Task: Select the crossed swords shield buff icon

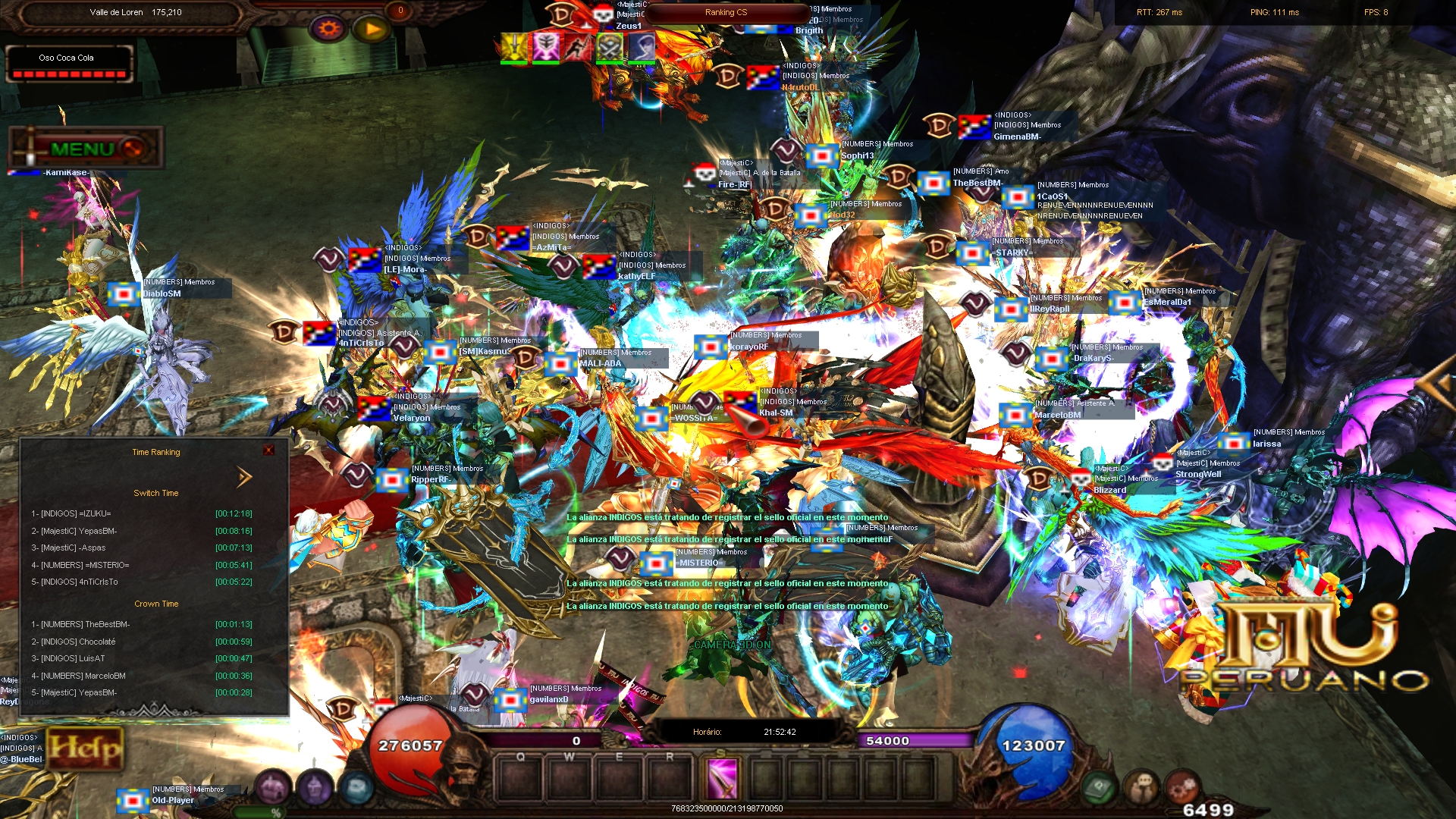Action: click(610, 47)
